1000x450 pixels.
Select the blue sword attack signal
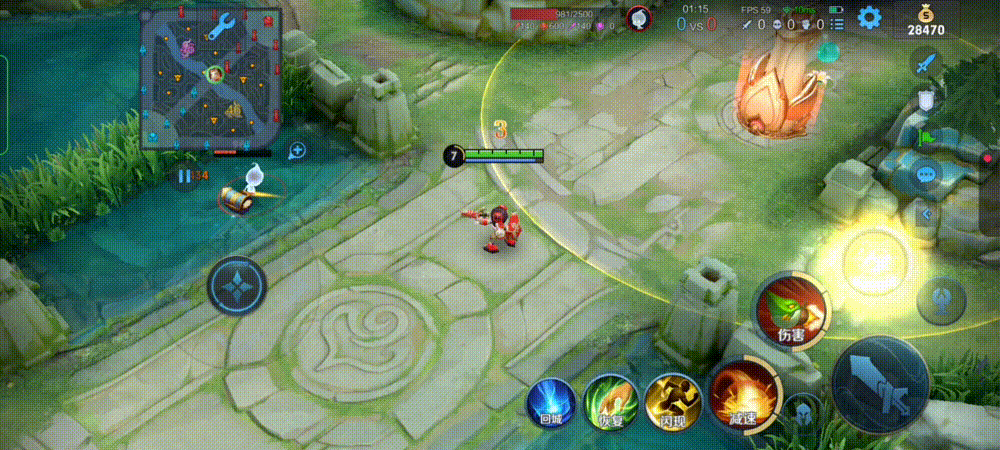point(927,64)
